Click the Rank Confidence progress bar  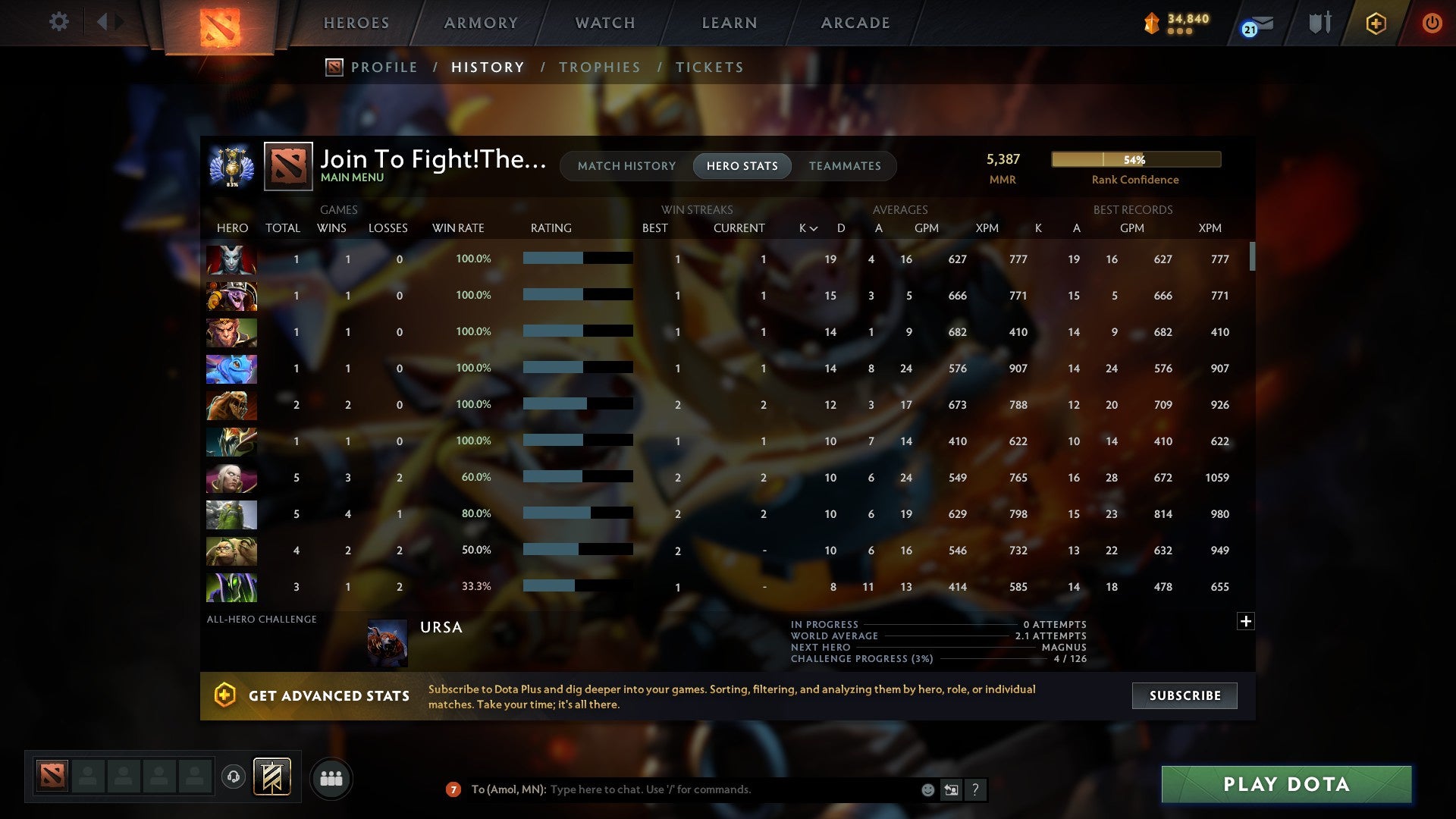(1134, 159)
